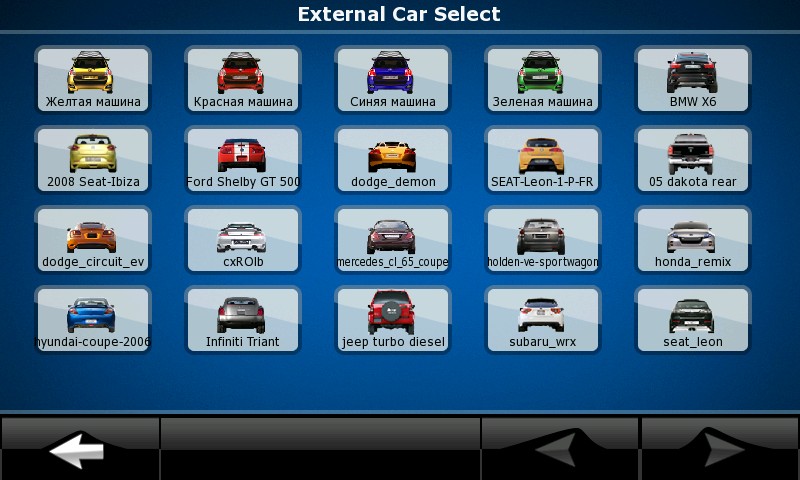Select the Зеленая машина green car
Image resolution: width=800 pixels, height=480 pixels.
[543, 79]
